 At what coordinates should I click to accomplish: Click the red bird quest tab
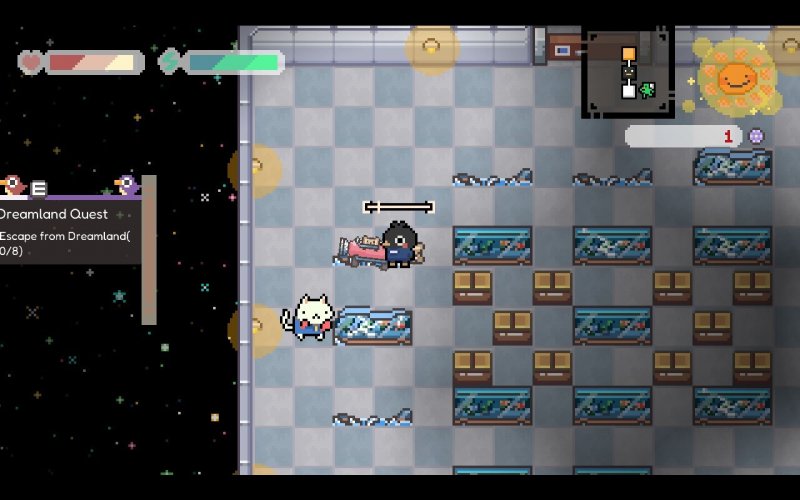(14, 185)
